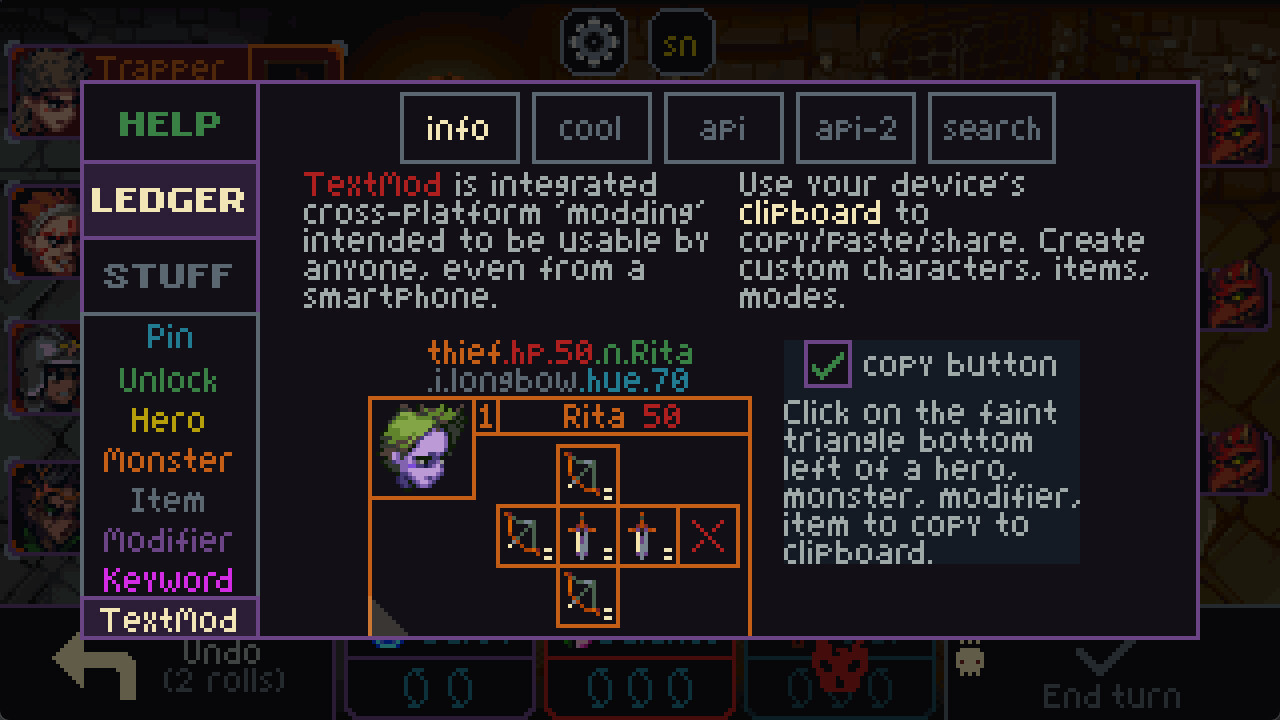Open the Hero section in the sidebar
Screen dimensions: 1280x720
[x=169, y=423]
